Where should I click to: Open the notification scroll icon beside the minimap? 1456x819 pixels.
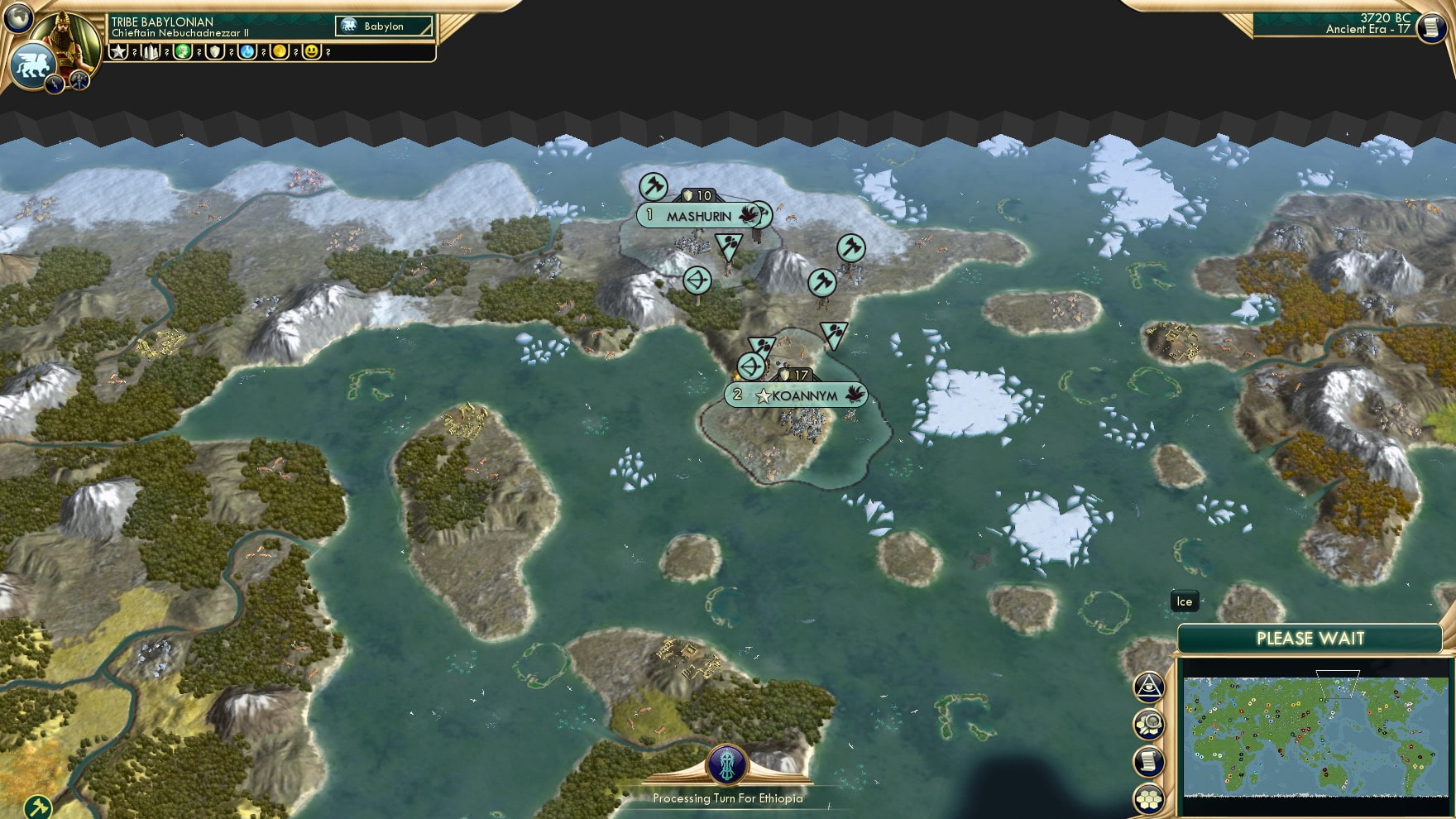coord(1148,761)
